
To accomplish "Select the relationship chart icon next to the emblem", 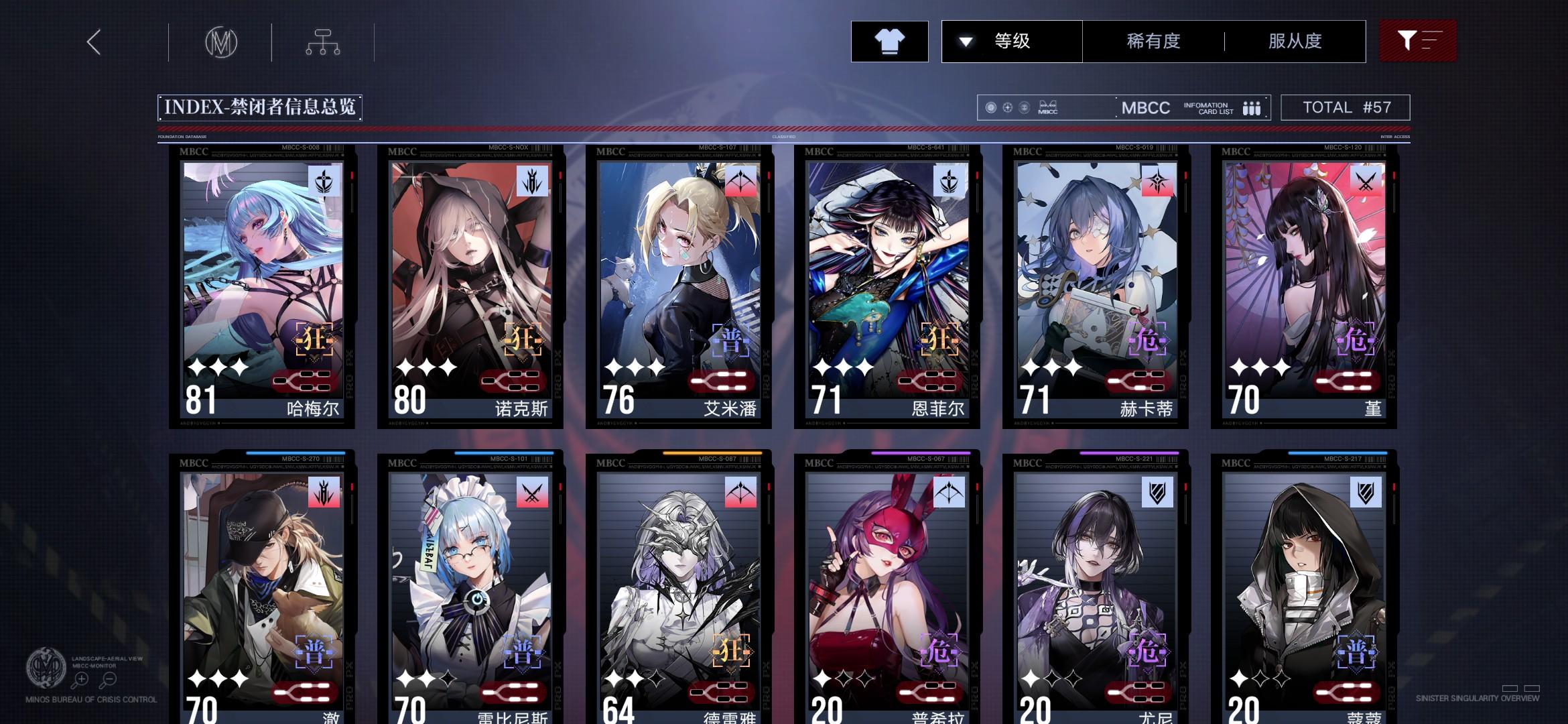I will click(x=324, y=42).
